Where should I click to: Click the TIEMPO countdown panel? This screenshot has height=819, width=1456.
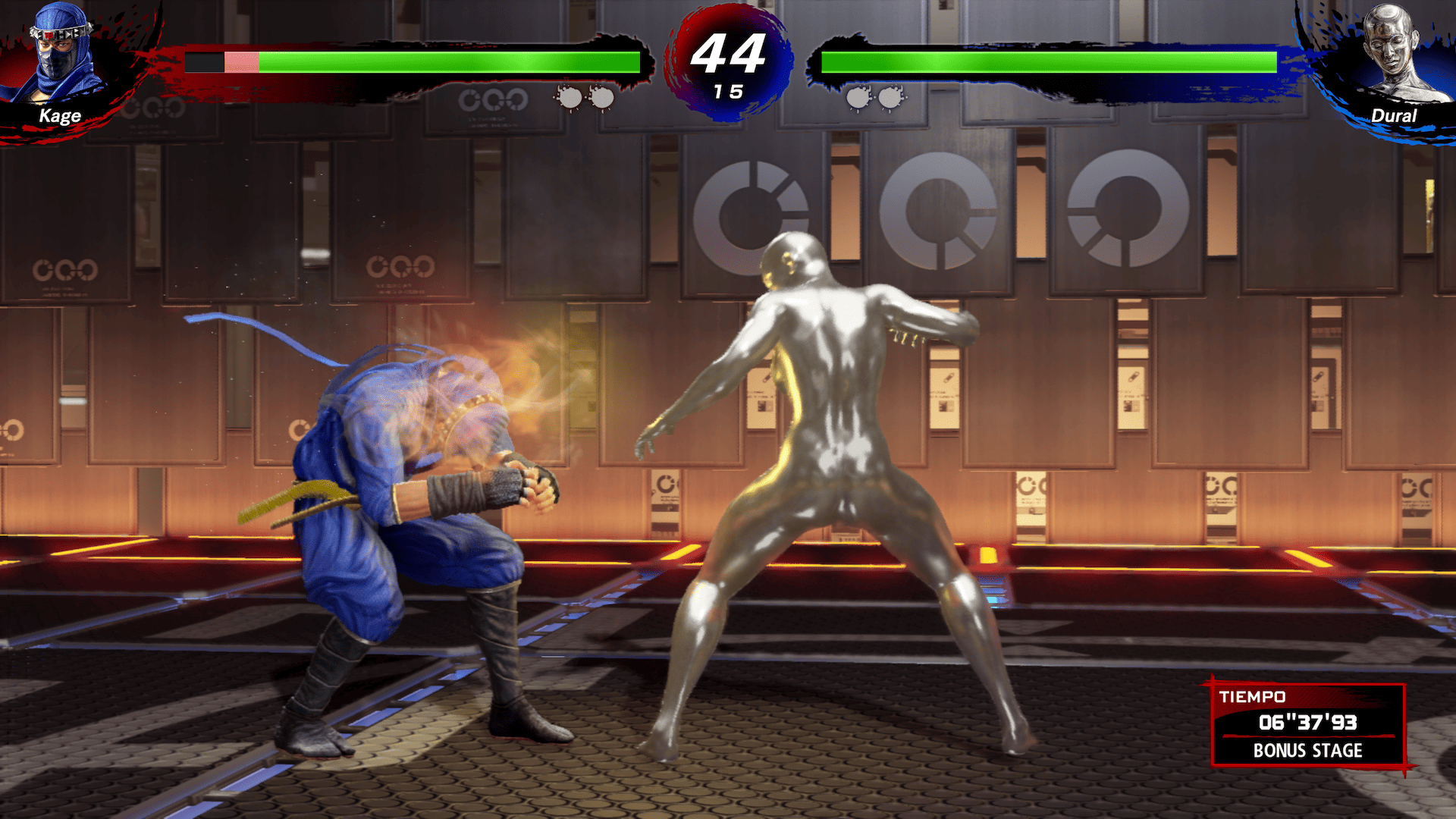click(1307, 725)
